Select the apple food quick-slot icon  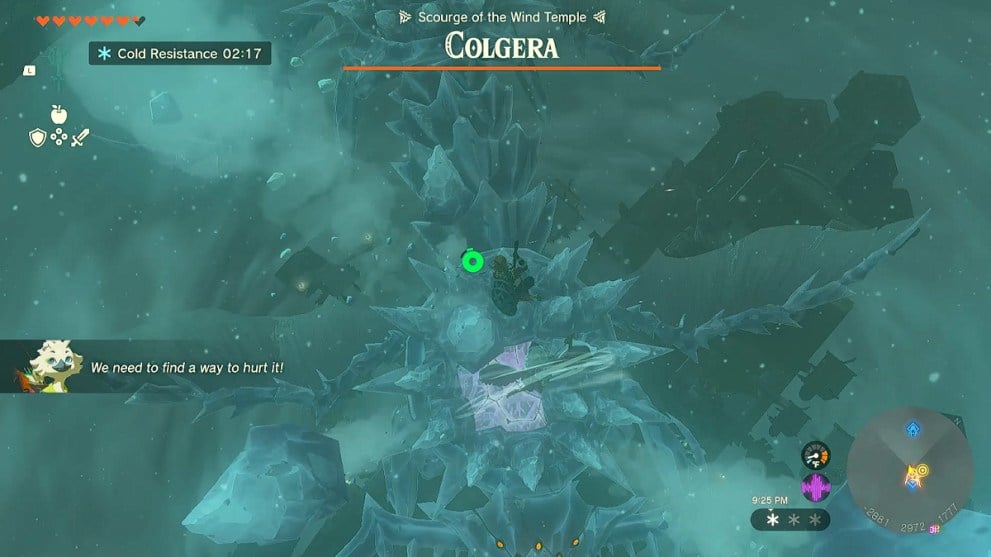pos(57,113)
